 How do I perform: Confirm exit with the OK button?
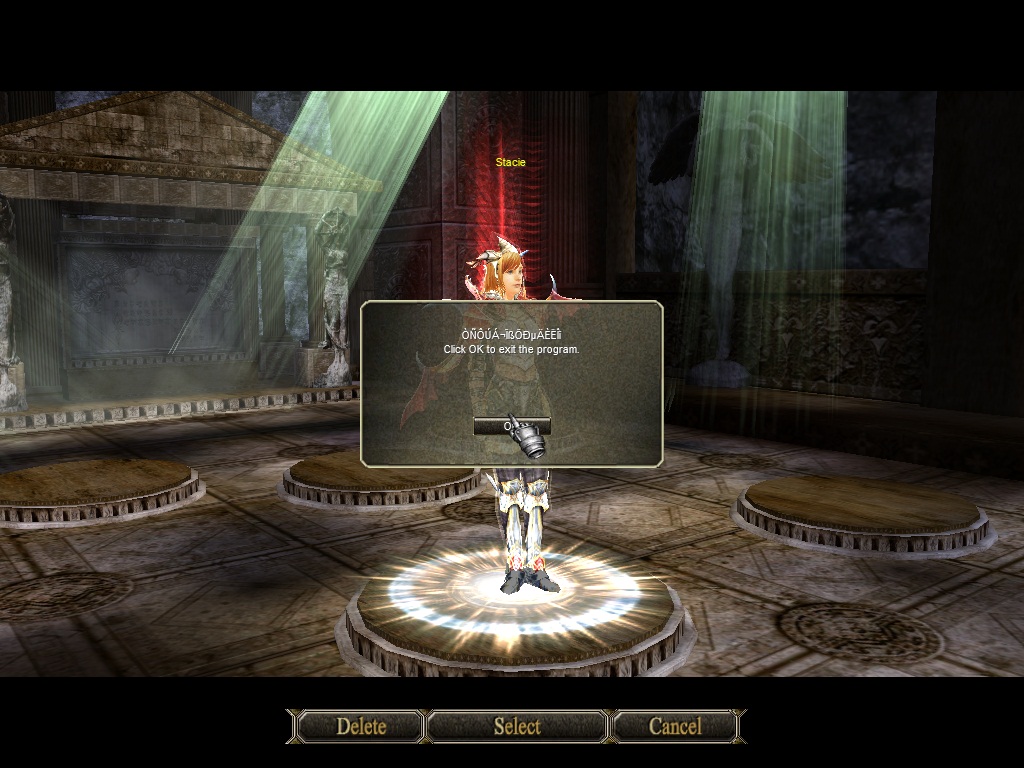(x=511, y=426)
